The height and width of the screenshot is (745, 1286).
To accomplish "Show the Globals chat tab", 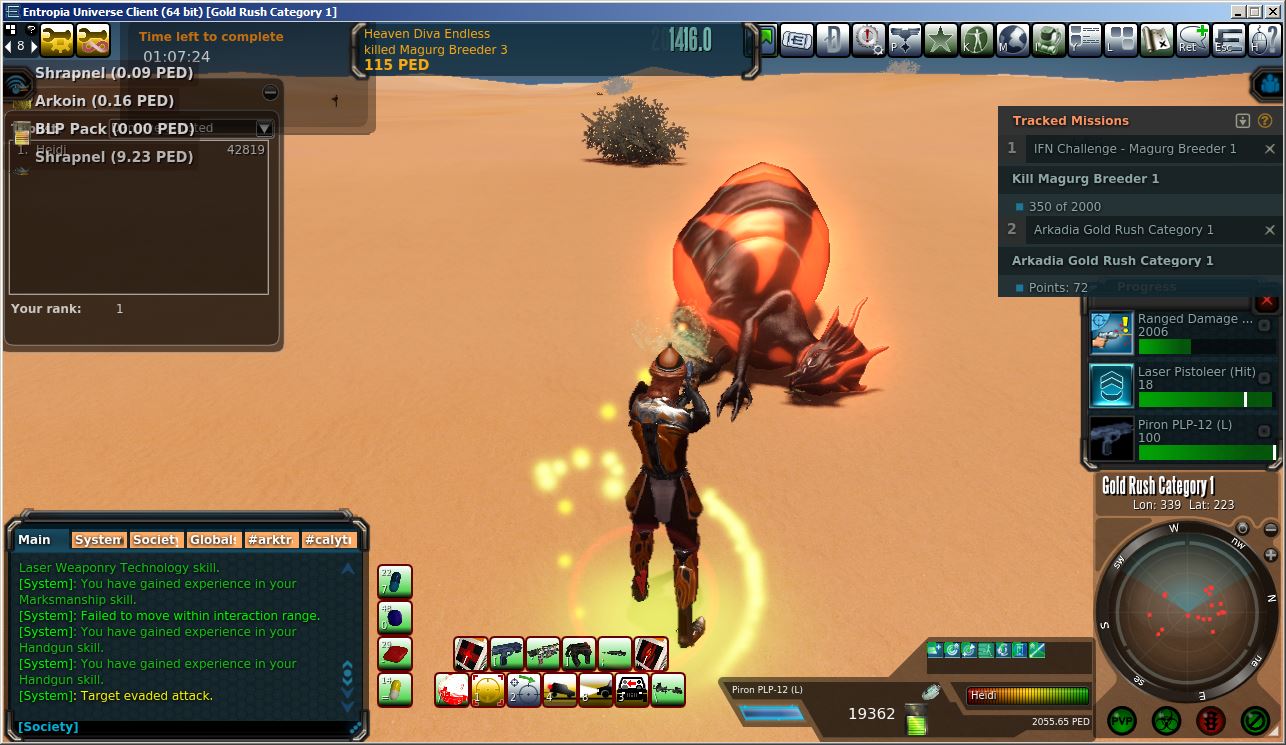I will click(x=214, y=539).
